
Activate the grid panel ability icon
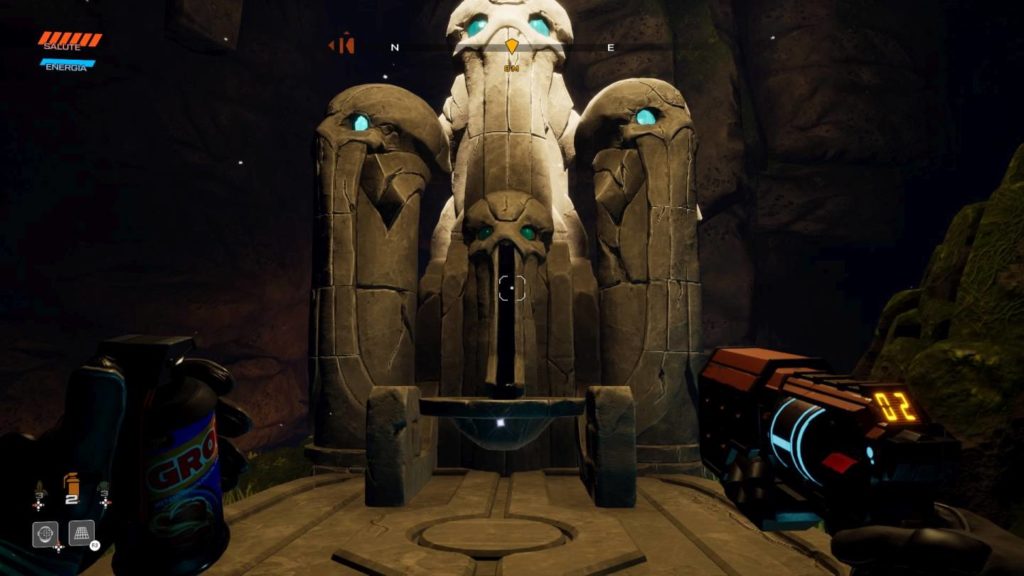coord(81,533)
